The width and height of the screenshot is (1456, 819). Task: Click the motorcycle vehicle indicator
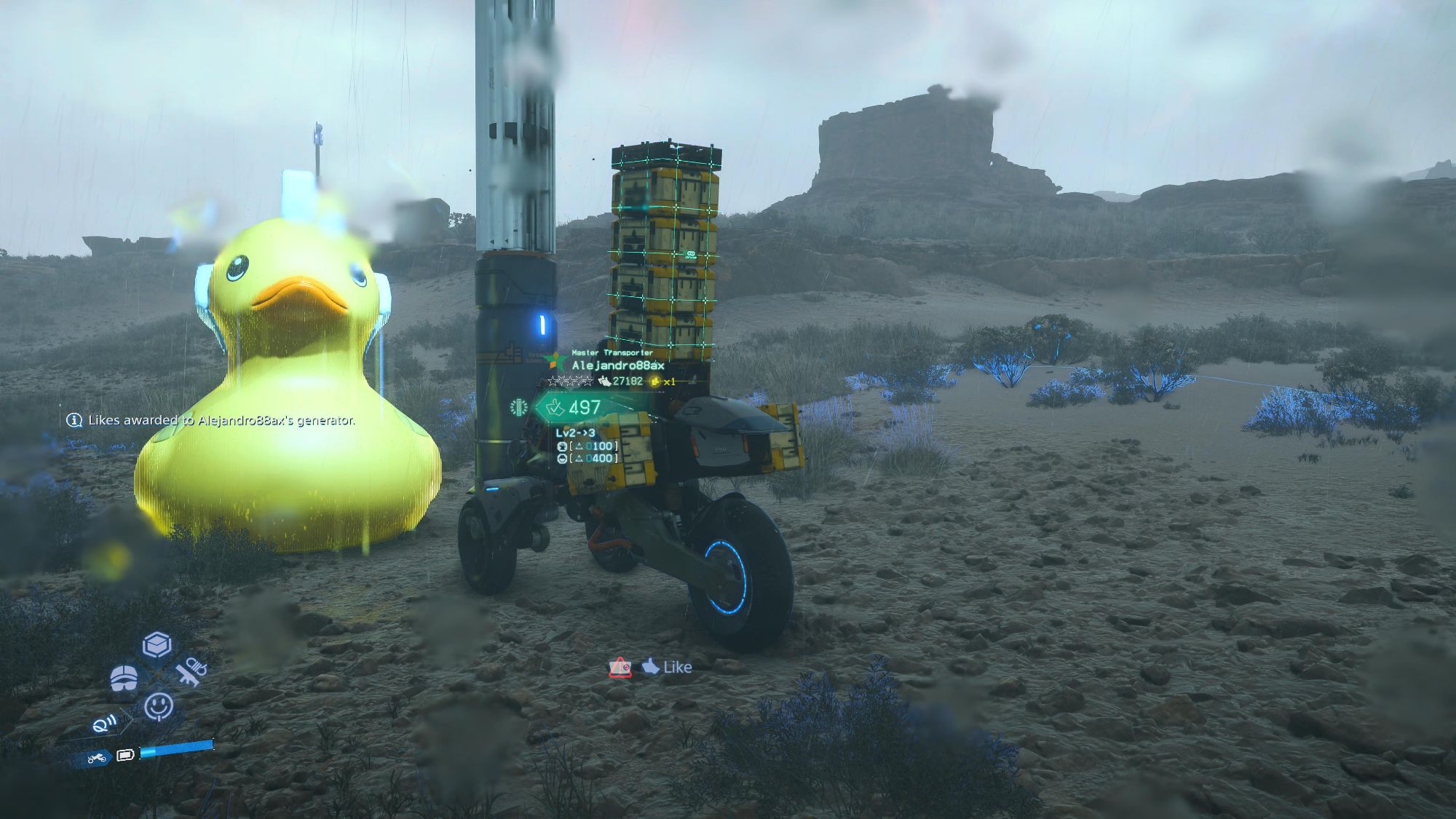[97, 759]
